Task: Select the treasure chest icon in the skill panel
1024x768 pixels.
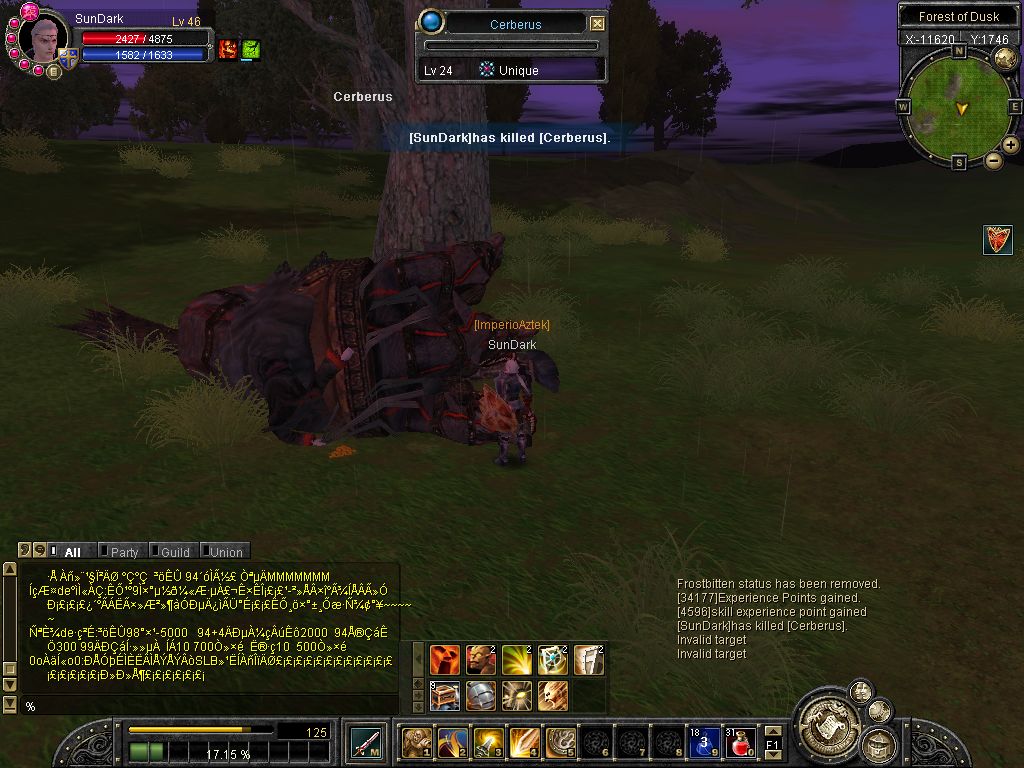Action: tap(445, 695)
